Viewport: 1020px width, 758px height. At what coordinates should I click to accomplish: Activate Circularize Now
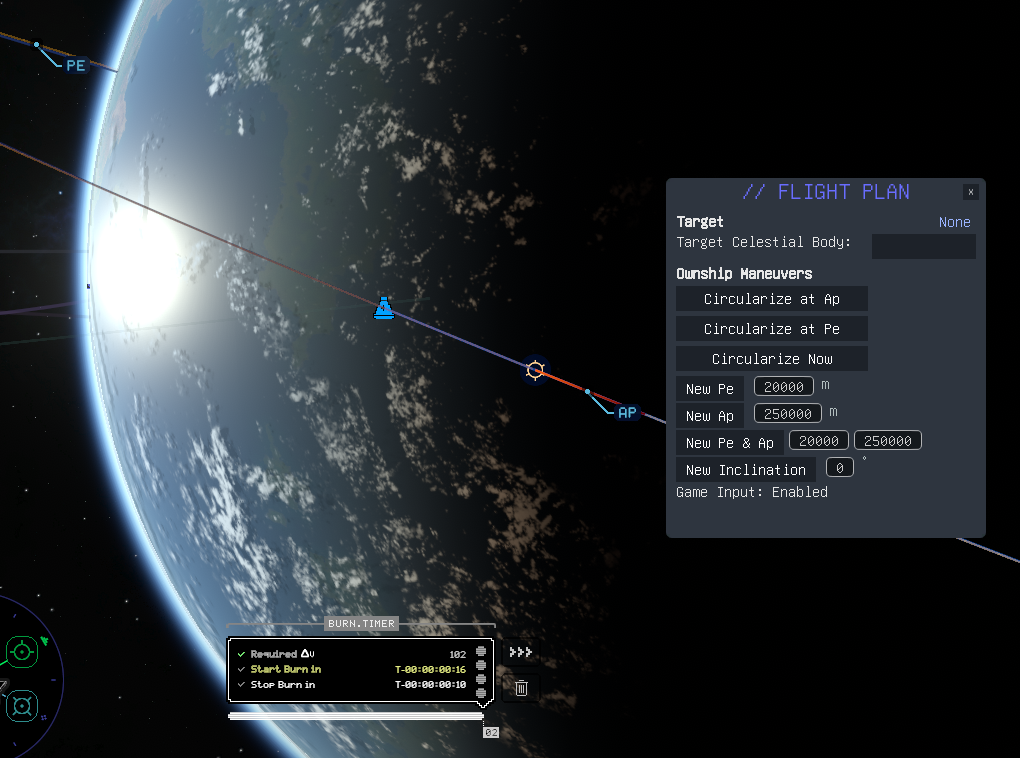771,359
